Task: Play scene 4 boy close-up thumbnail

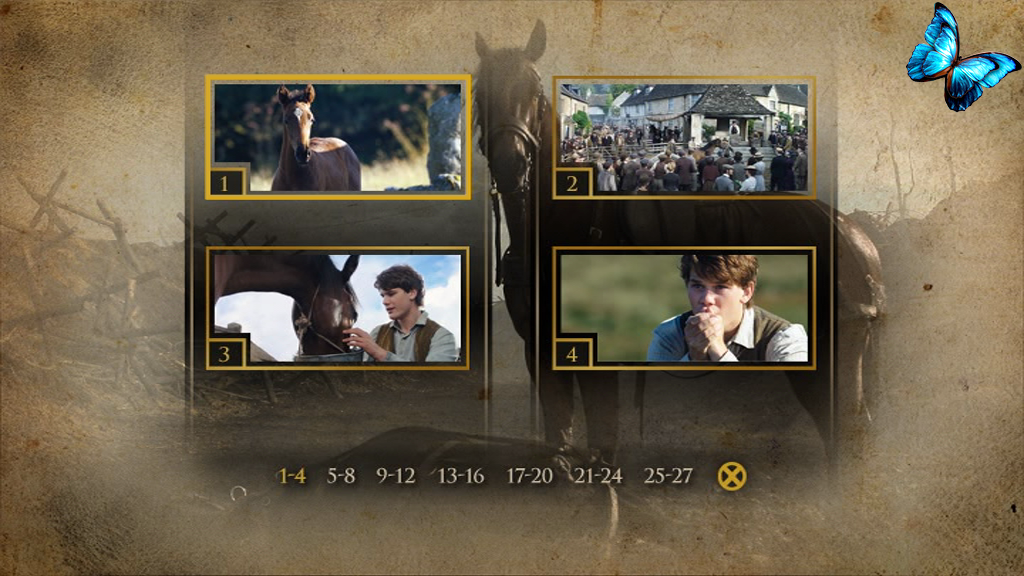Action: coord(684,308)
